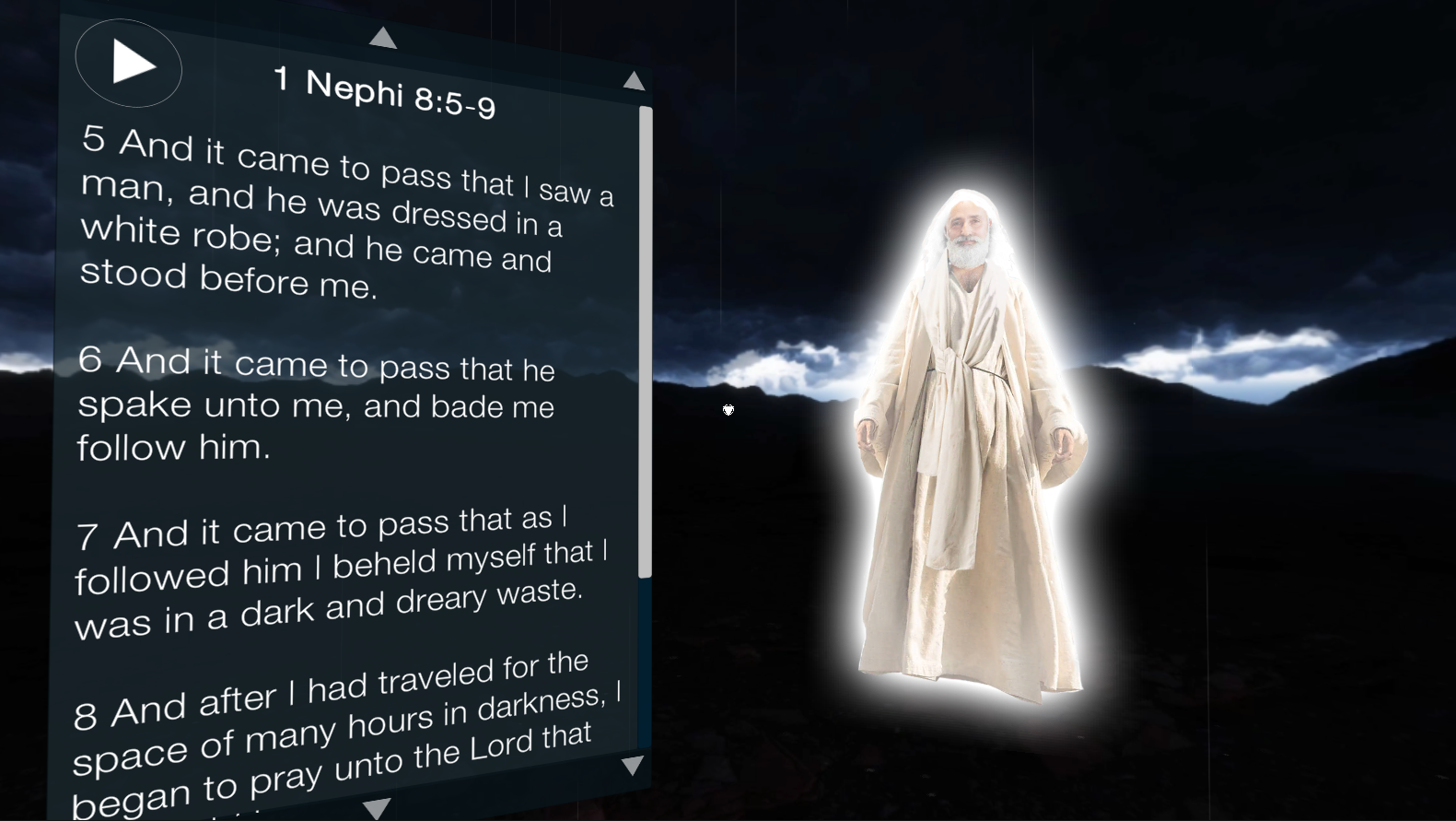This screenshot has height=821, width=1456.
Task: Click the small heart-shaped reticle cursor
Action: tap(728, 410)
